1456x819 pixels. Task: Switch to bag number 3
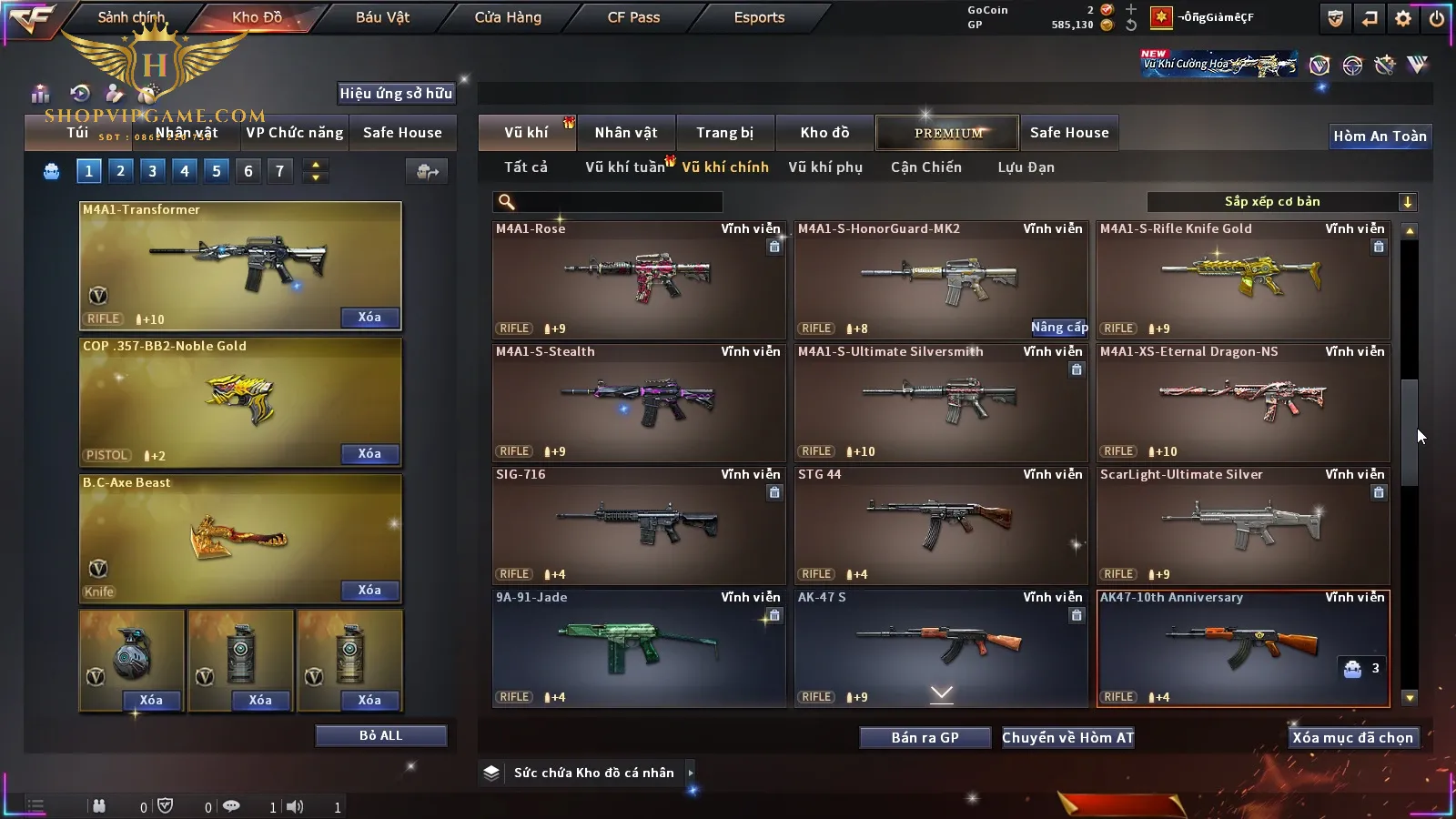(152, 171)
